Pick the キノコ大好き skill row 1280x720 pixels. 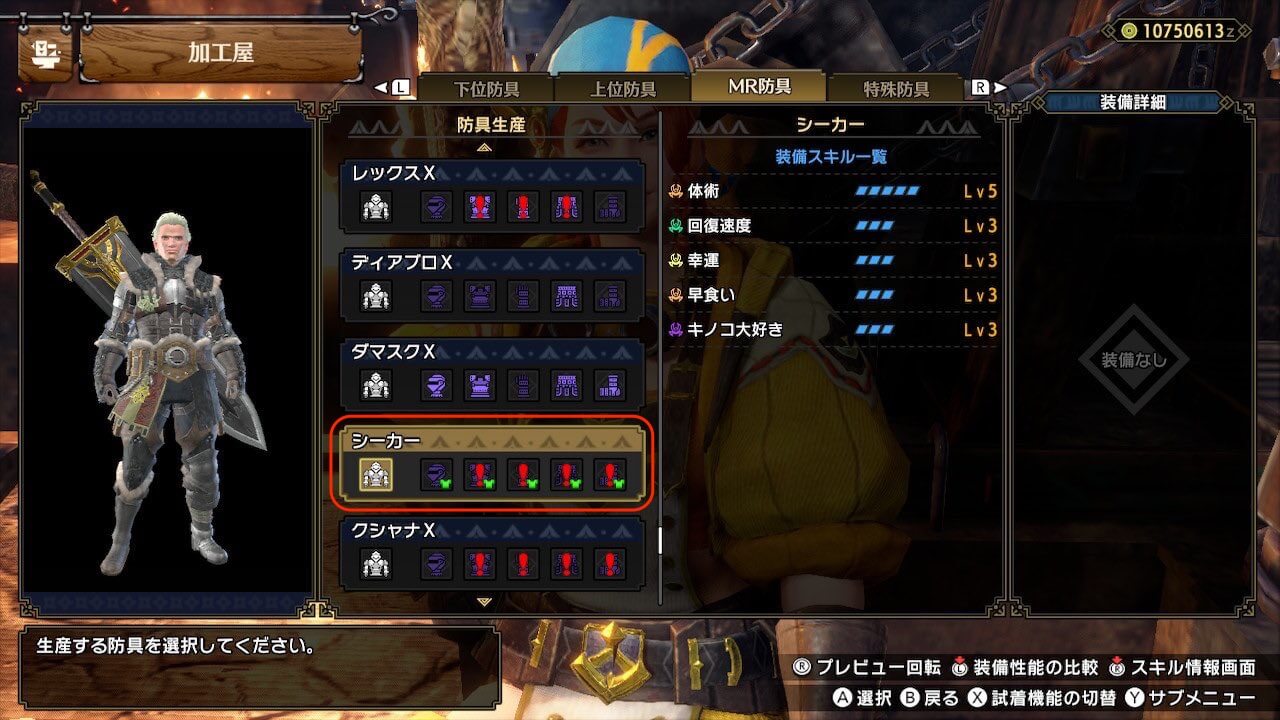833,329
